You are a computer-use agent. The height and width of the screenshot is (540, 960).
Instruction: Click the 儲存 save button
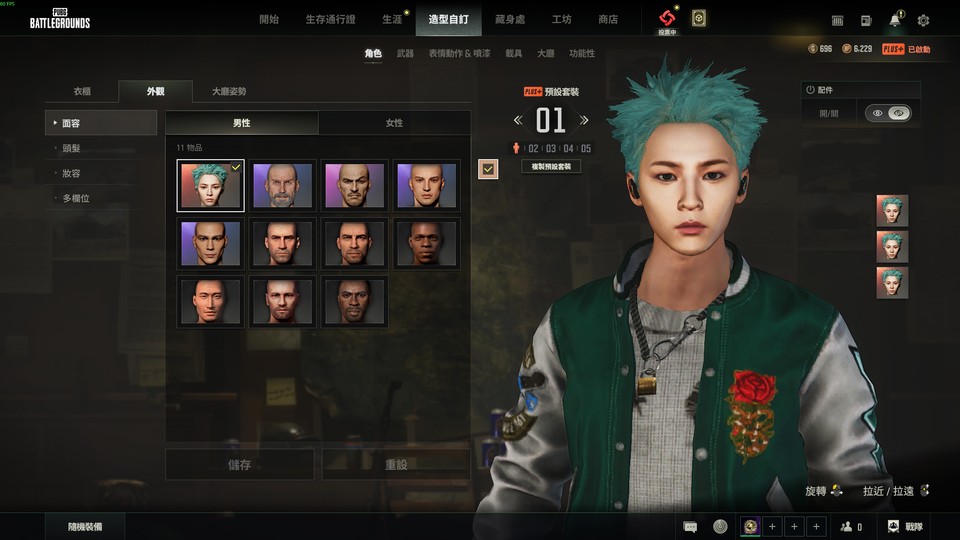click(x=240, y=465)
